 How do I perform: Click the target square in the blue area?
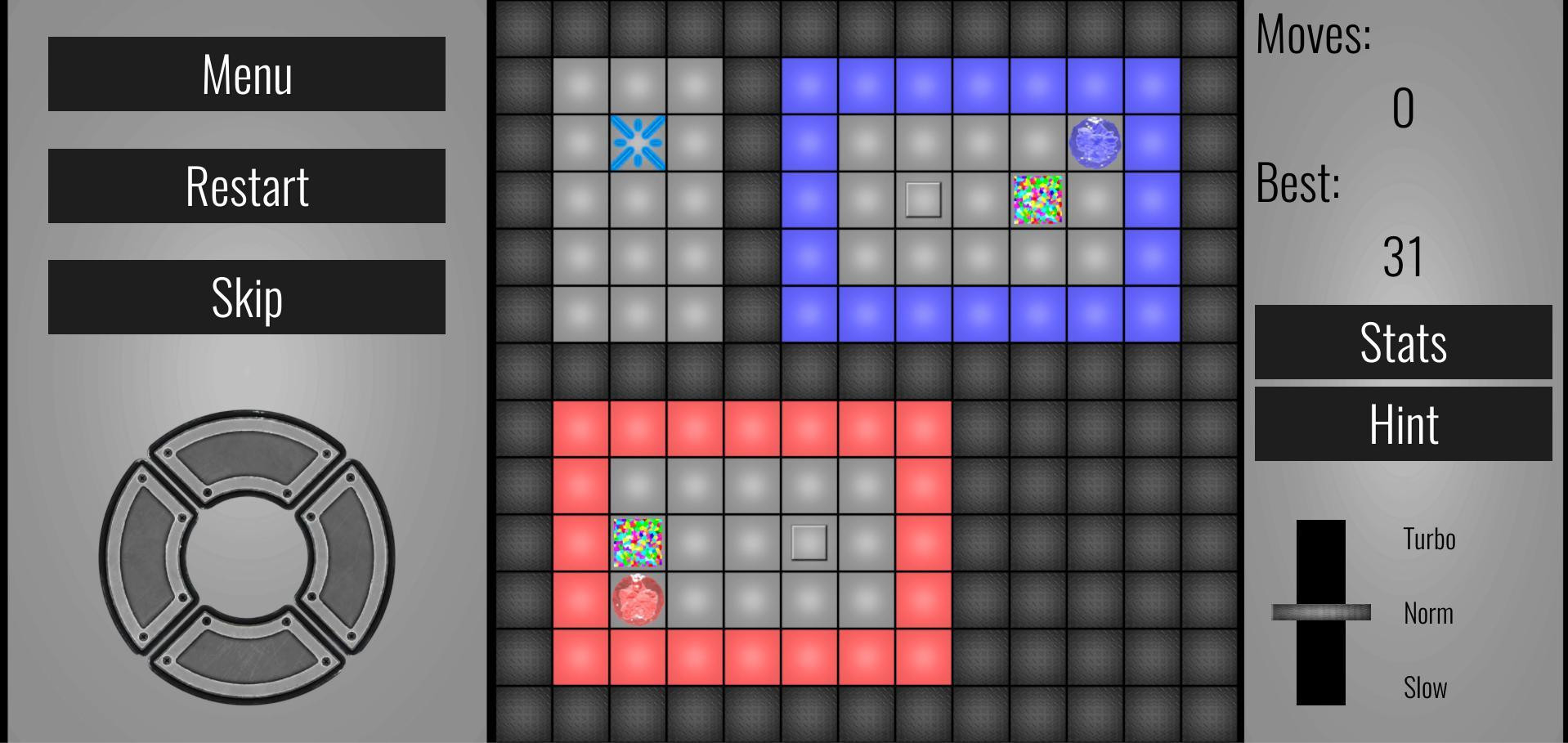click(x=922, y=197)
